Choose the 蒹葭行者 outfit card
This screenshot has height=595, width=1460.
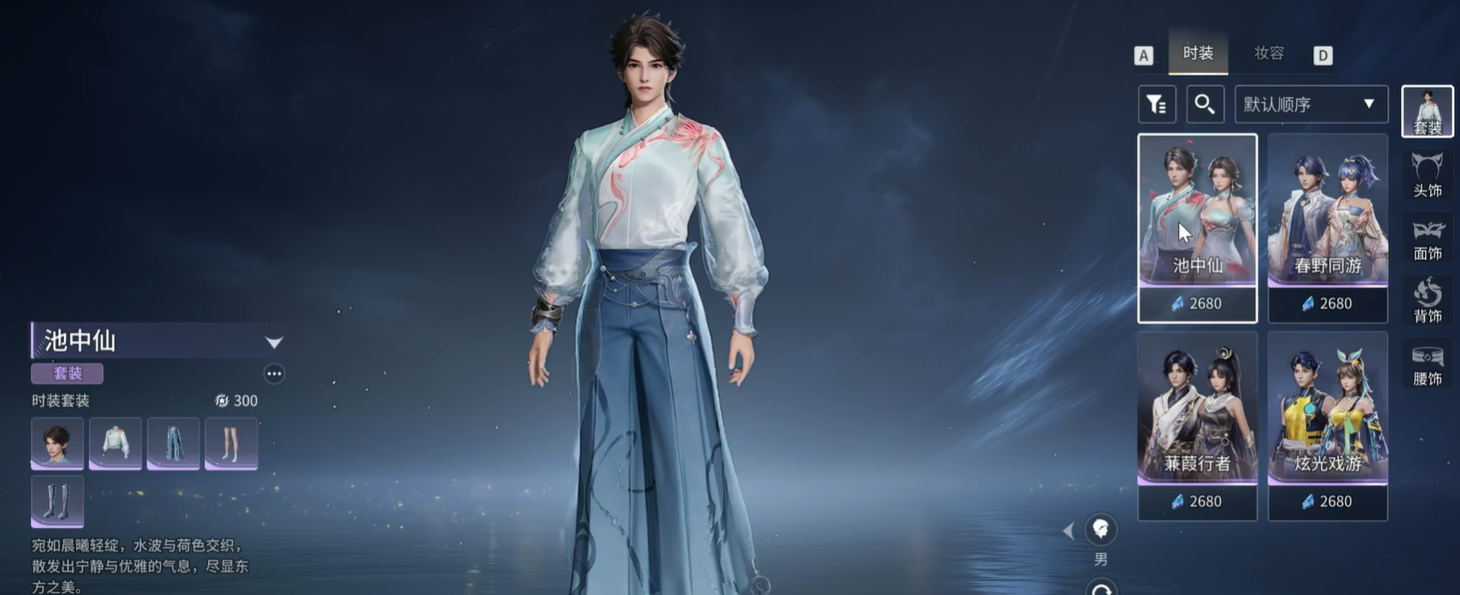(x=1197, y=425)
